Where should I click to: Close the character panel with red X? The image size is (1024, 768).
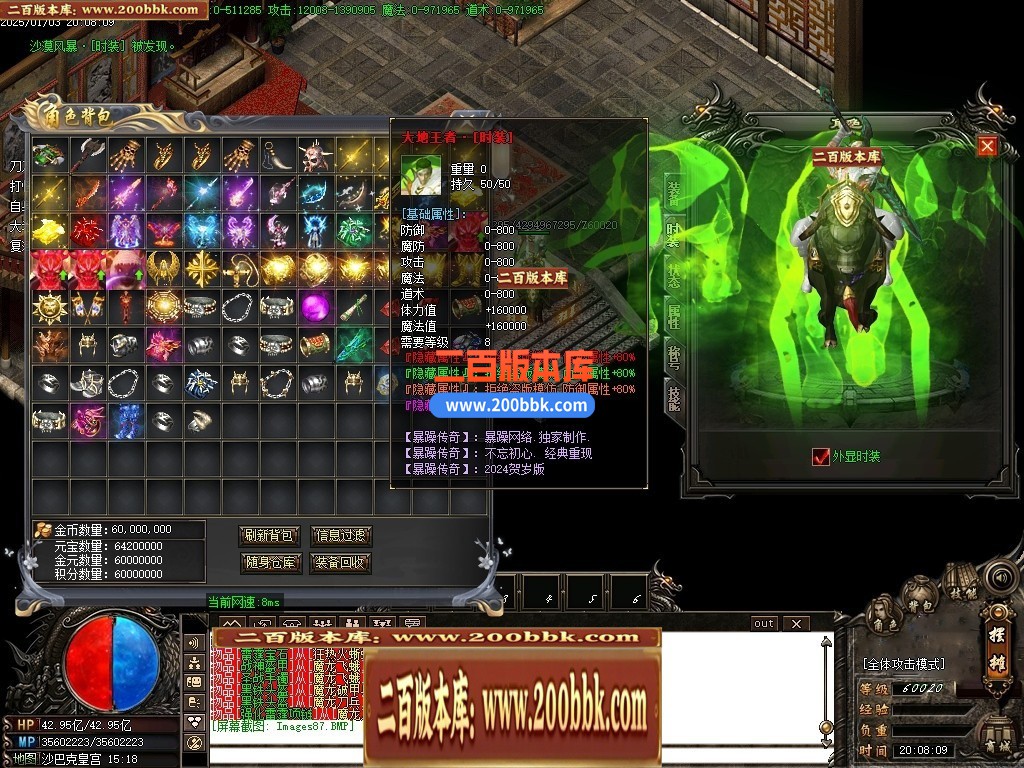(987, 146)
